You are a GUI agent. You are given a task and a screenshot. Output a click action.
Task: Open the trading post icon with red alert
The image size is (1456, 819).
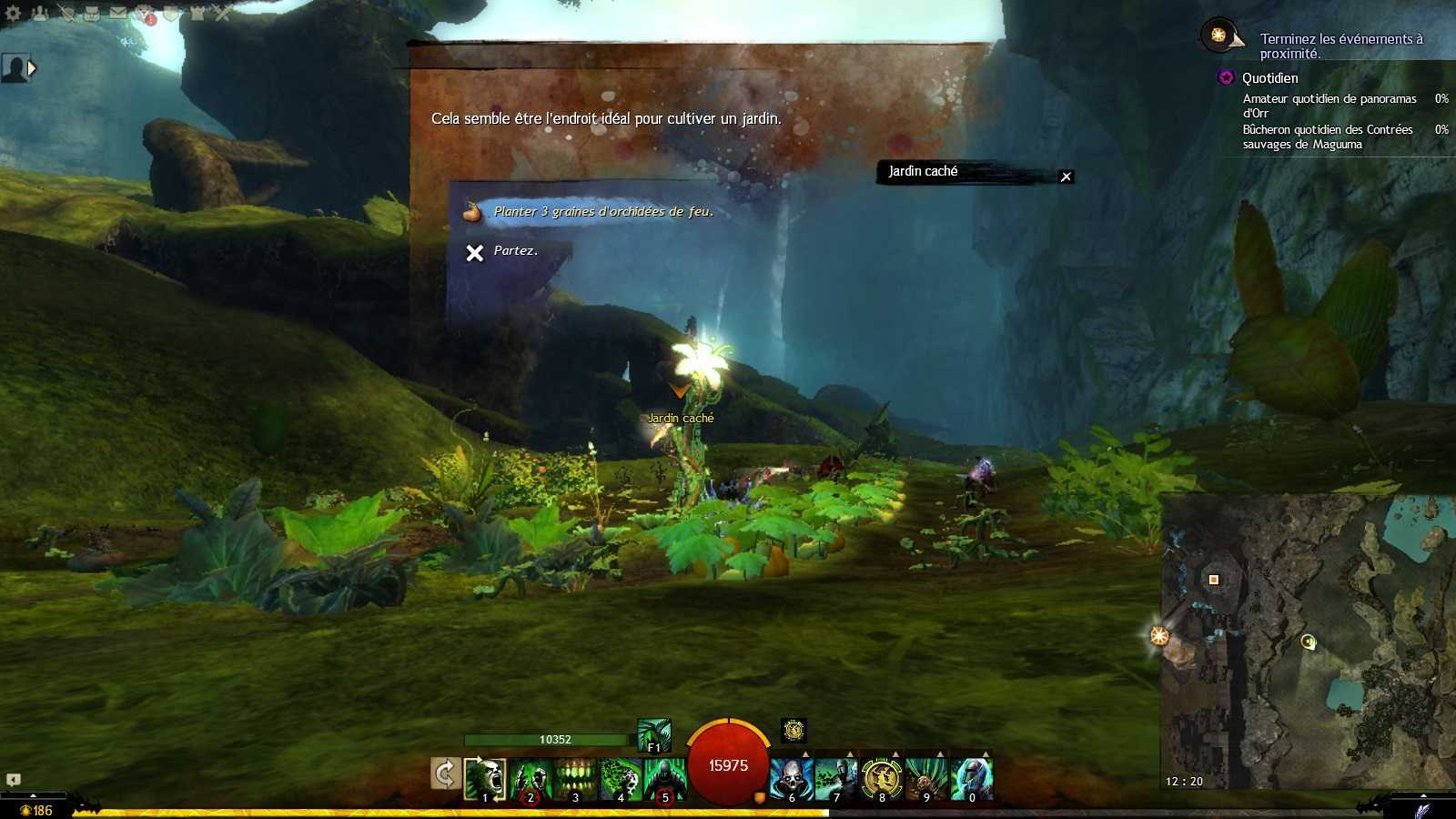pos(146,14)
